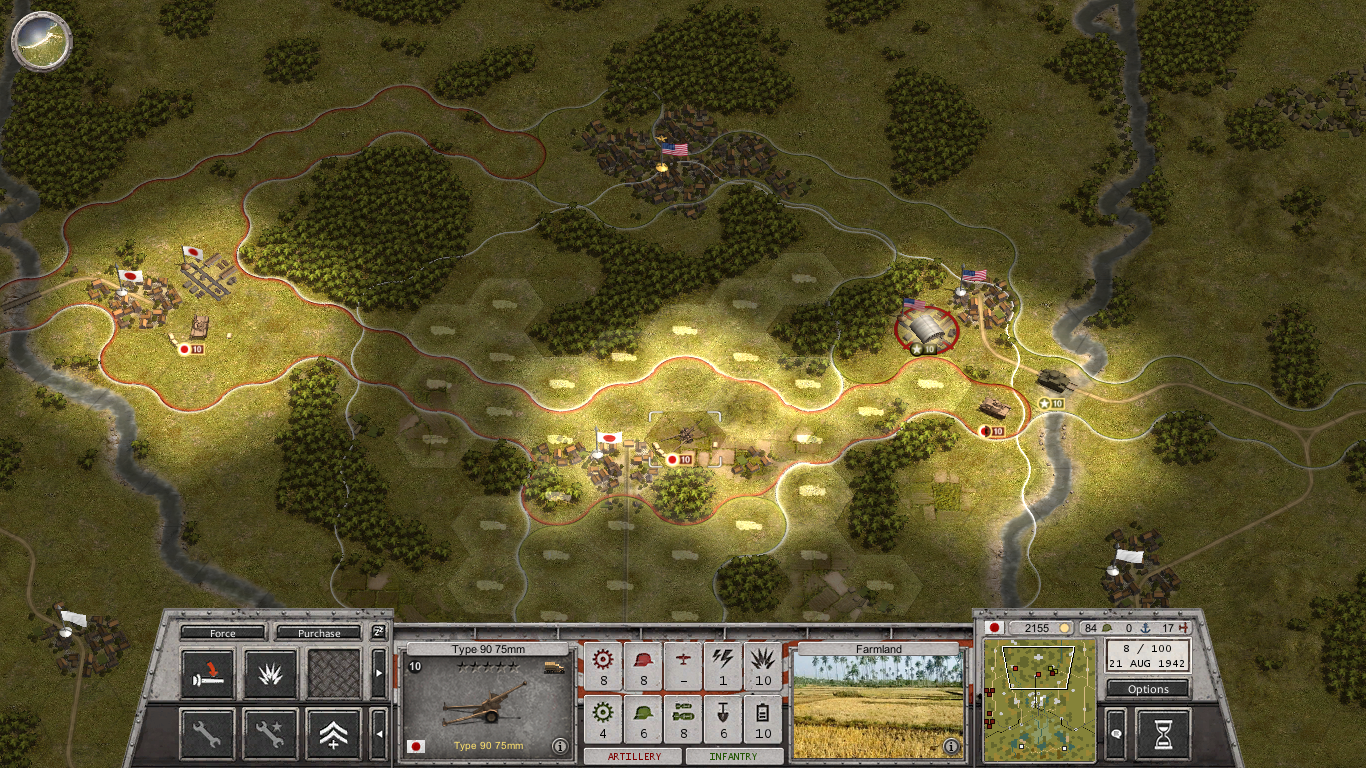Screen dimensions: 1366x768
Task: Show previous actions with the left arrow
Action: tap(378, 734)
